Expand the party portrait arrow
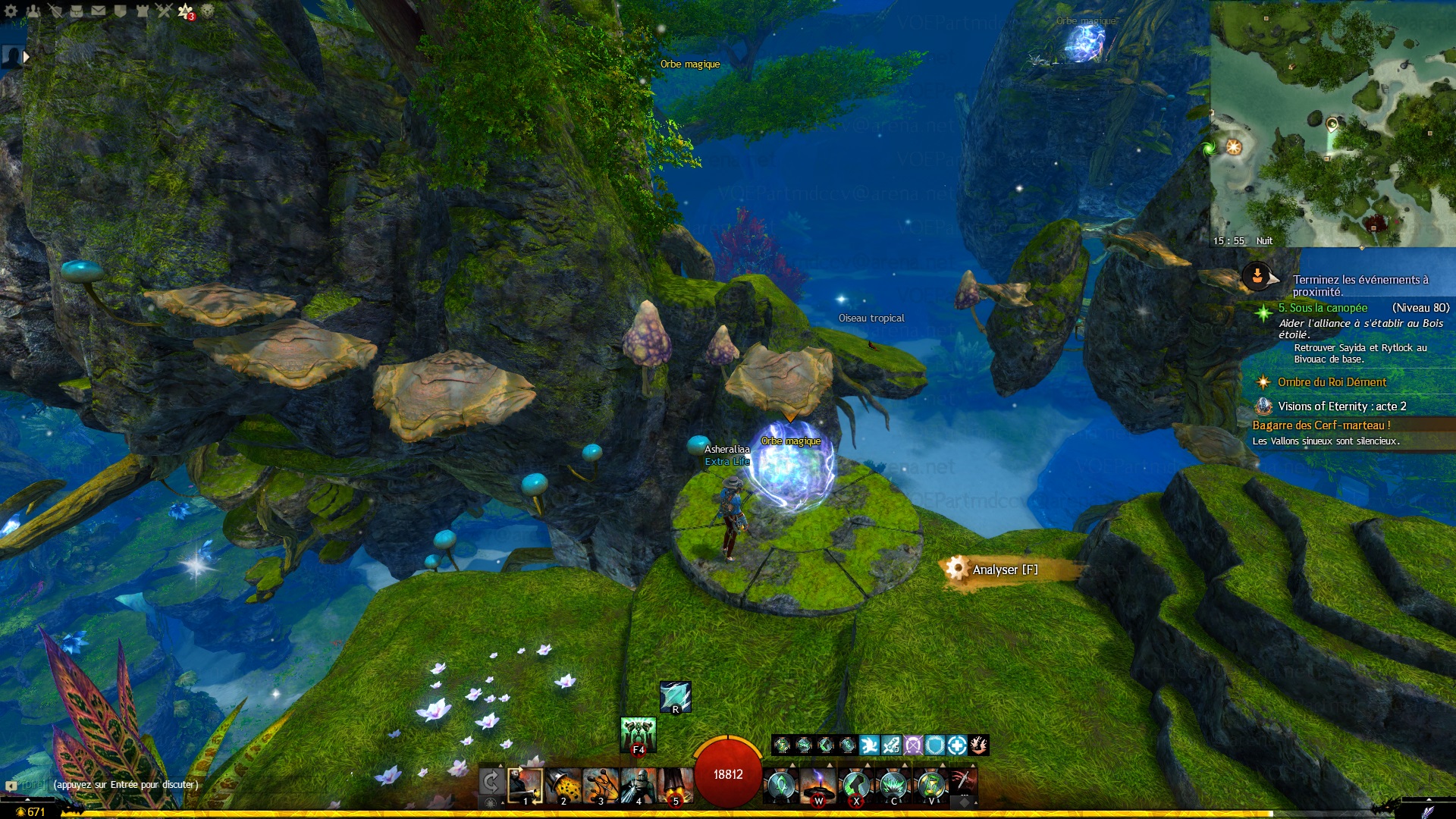This screenshot has width=1456, height=819. click(27, 57)
